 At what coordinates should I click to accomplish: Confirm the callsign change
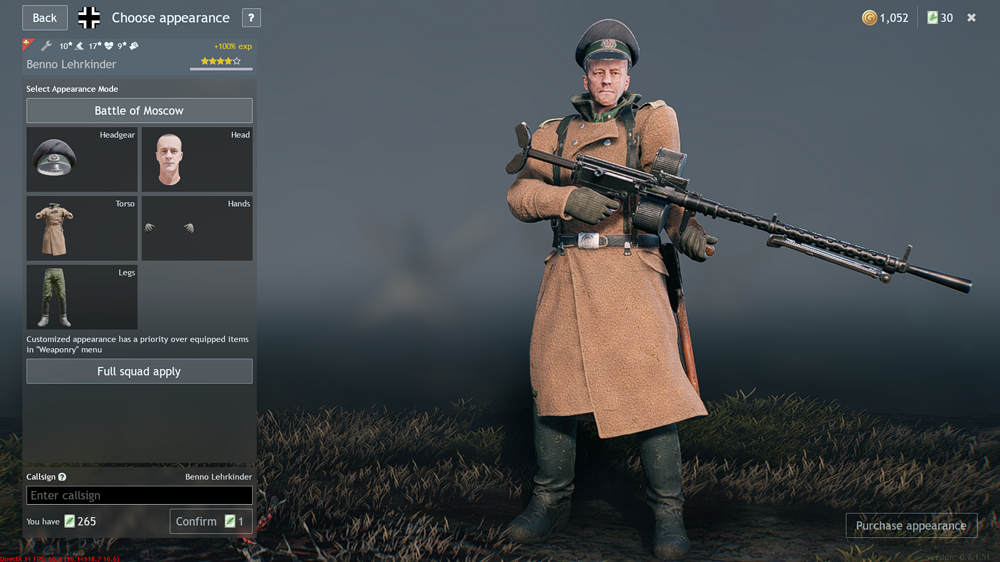tap(210, 522)
